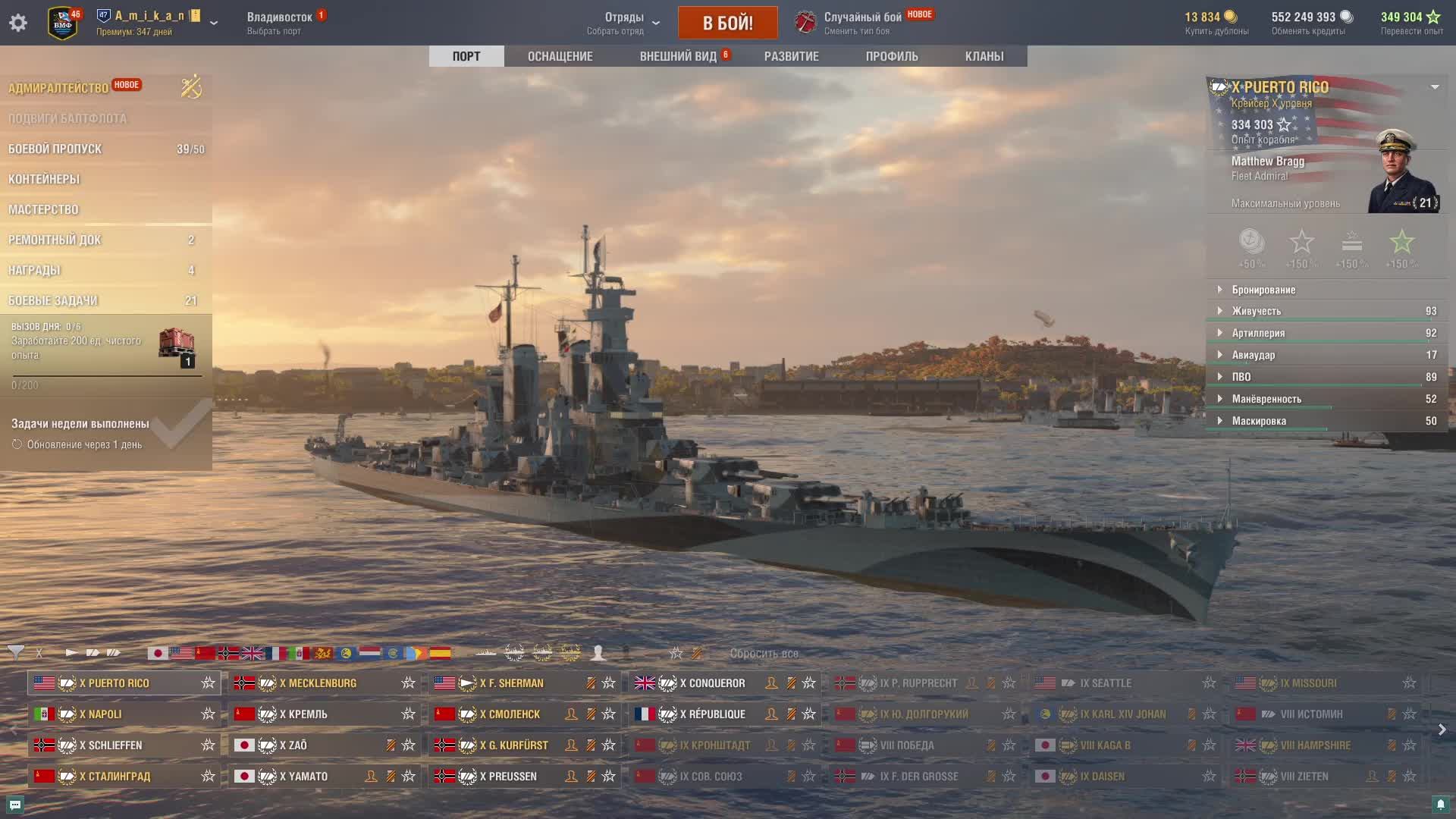Image resolution: width=1456 pixels, height=819 pixels.
Task: Open the Адмиралтейство menu entry
Action: click(x=58, y=88)
